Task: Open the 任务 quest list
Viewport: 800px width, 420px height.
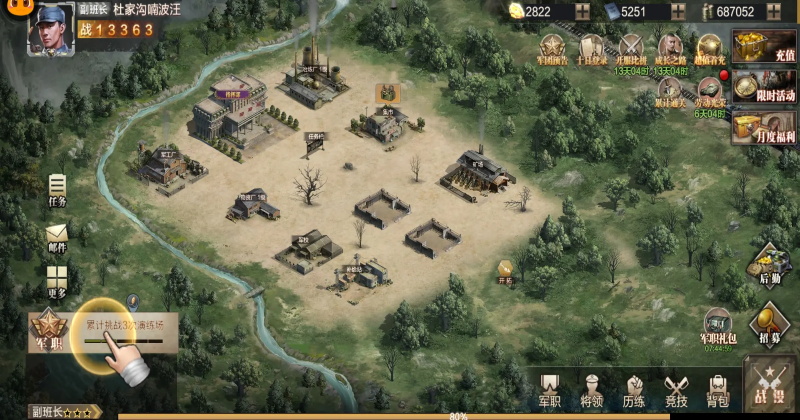Action: coord(57,189)
